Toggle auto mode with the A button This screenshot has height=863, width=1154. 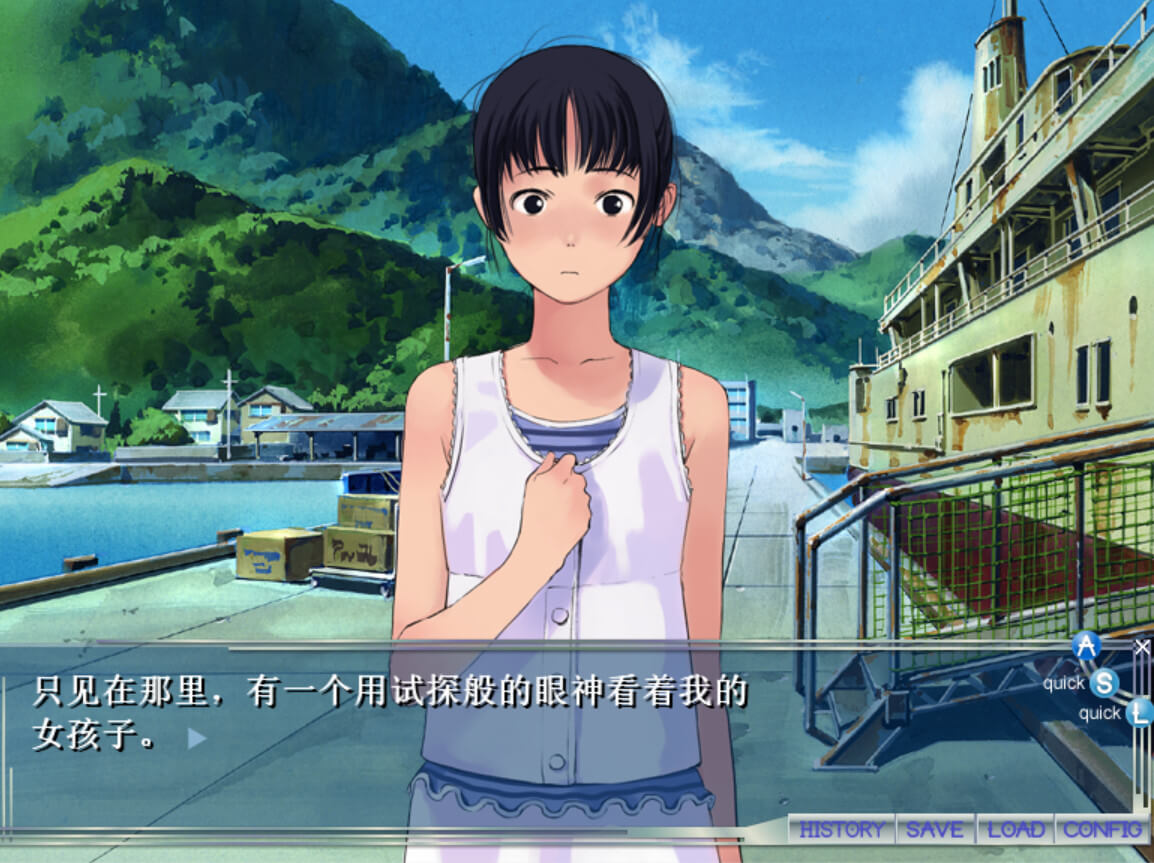pyautogui.click(x=1086, y=646)
